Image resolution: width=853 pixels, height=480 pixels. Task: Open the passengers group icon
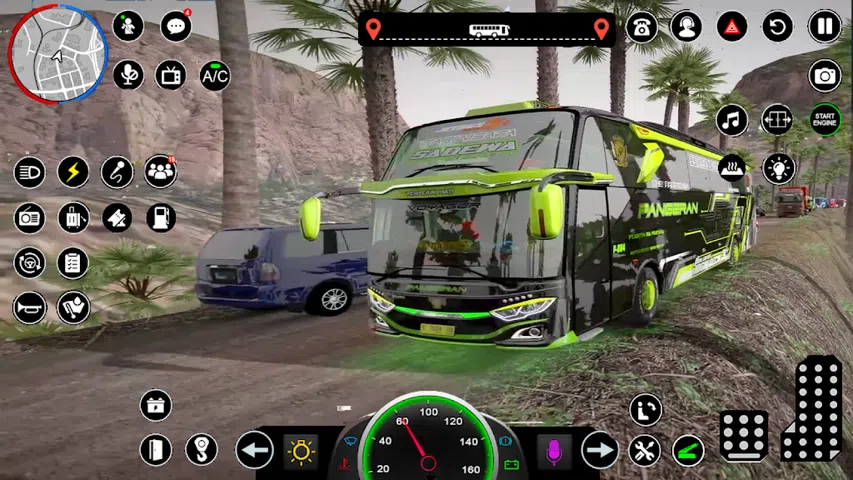[160, 171]
